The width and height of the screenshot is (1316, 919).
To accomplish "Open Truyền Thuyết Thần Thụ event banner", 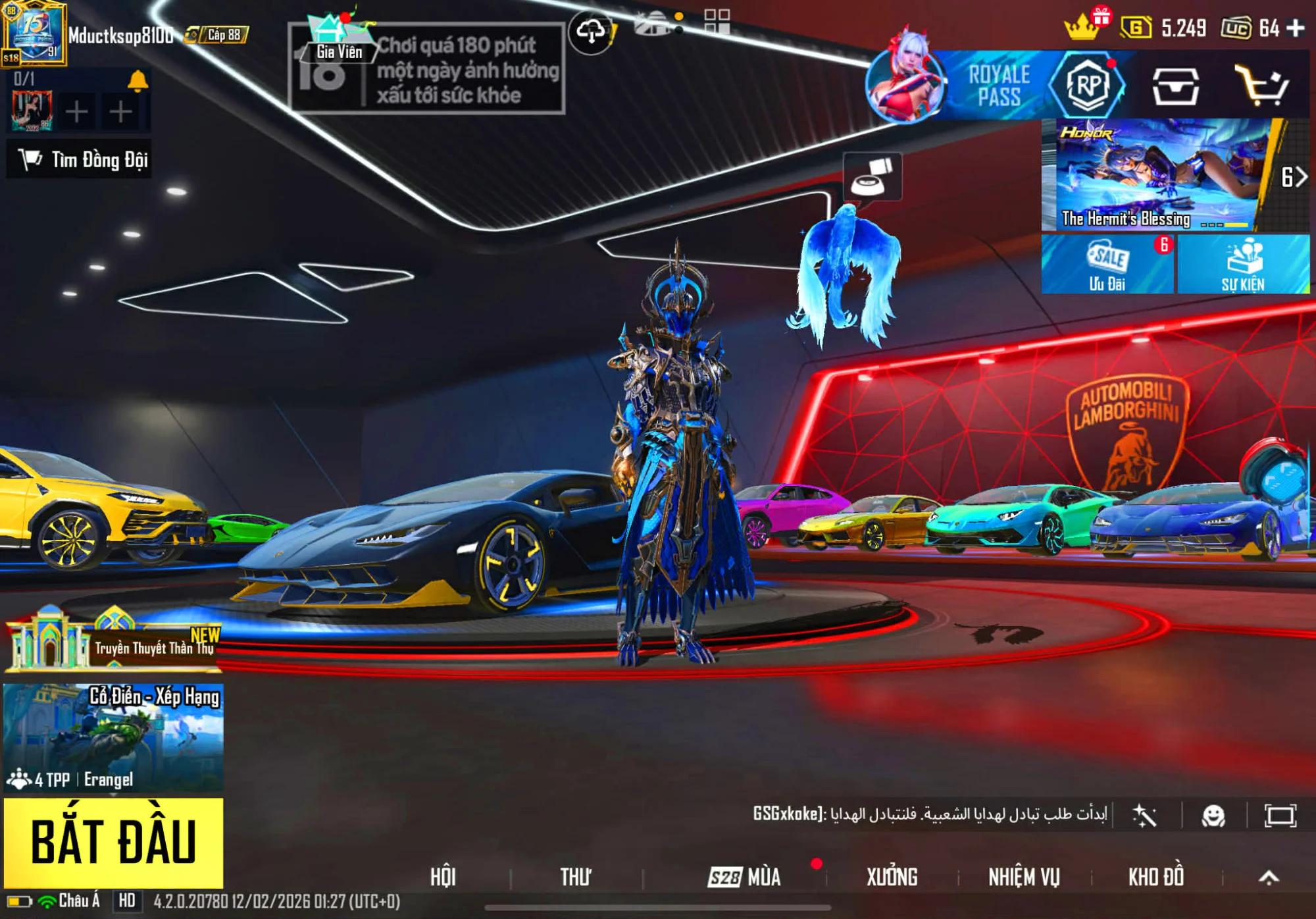I will [x=113, y=642].
